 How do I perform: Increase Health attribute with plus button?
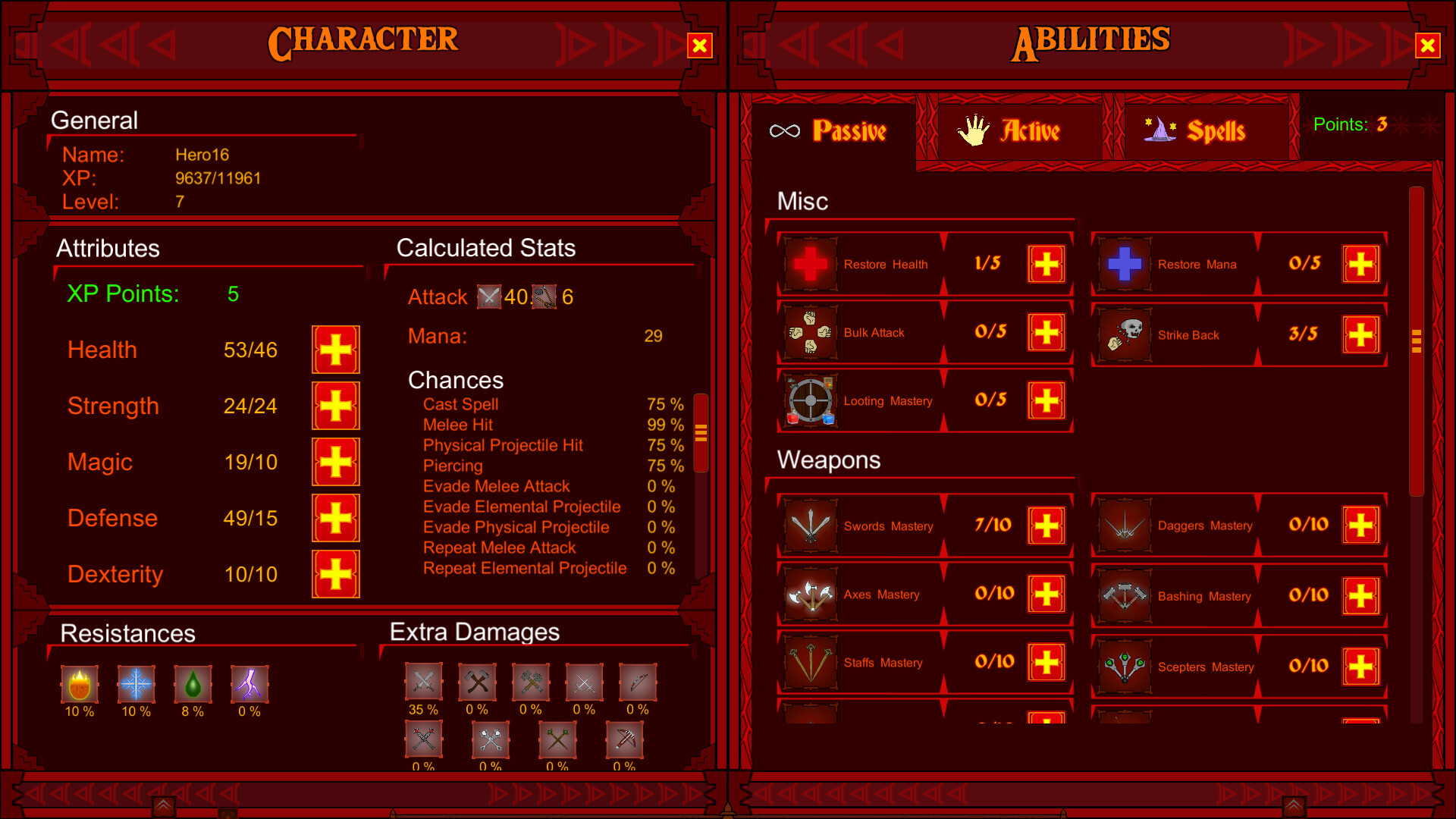[335, 350]
